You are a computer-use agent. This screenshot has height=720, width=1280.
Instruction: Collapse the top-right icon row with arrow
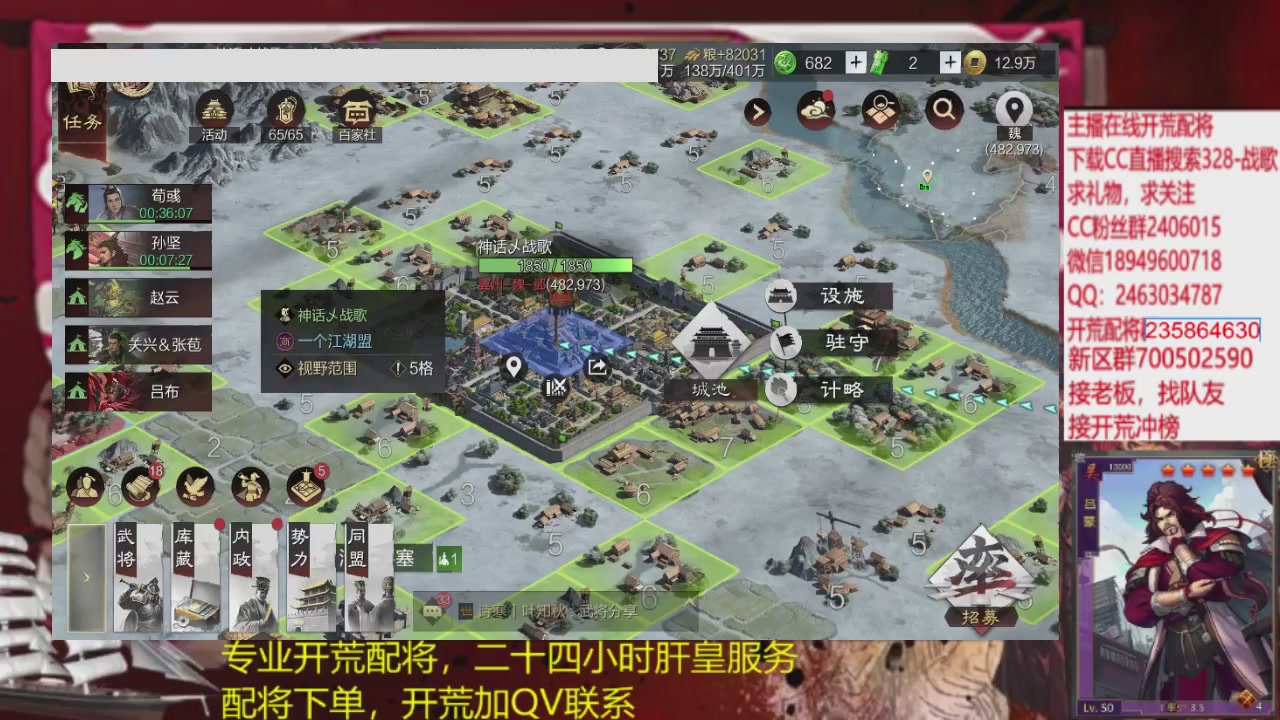(757, 111)
